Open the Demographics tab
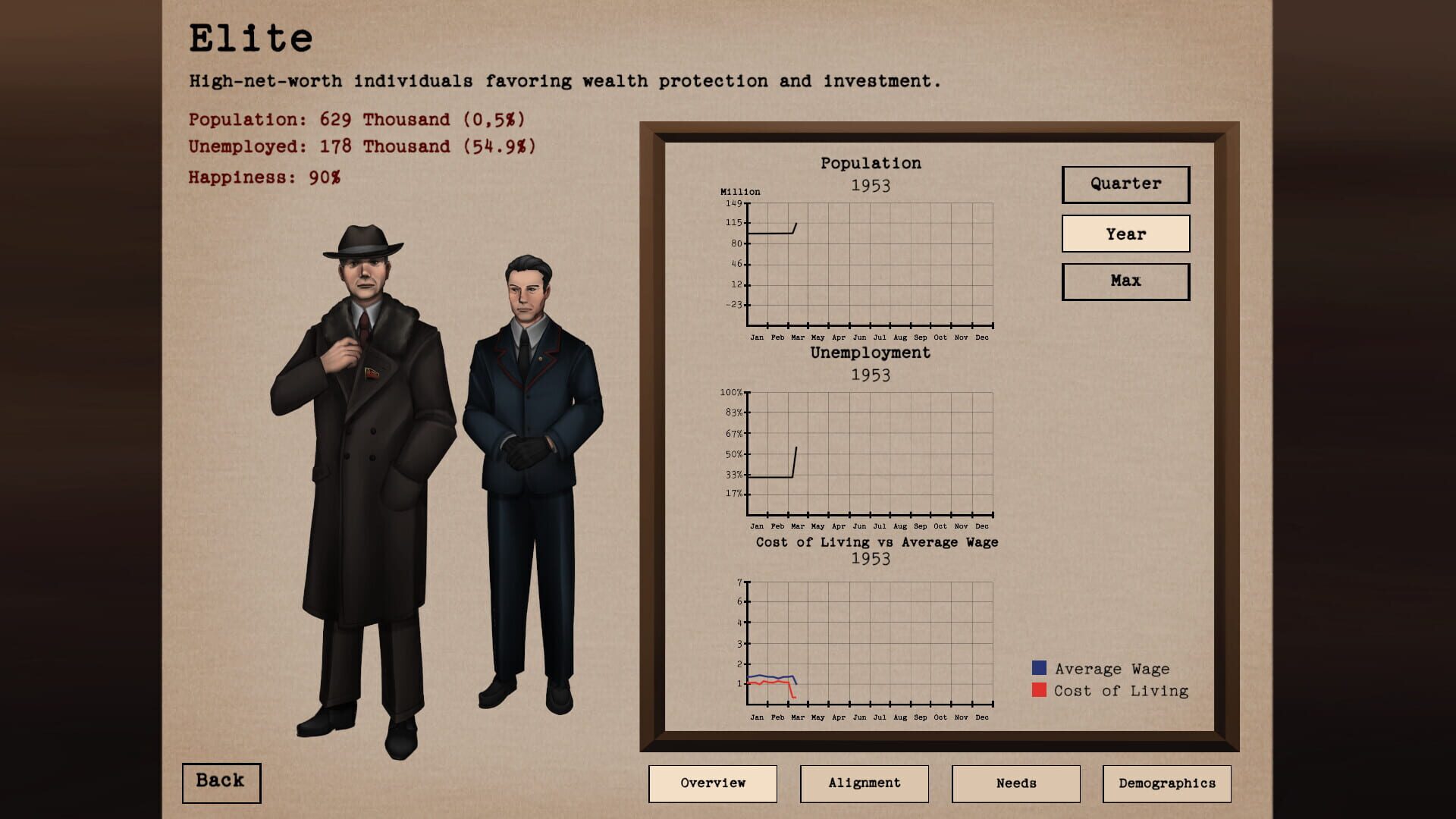 1167,783
